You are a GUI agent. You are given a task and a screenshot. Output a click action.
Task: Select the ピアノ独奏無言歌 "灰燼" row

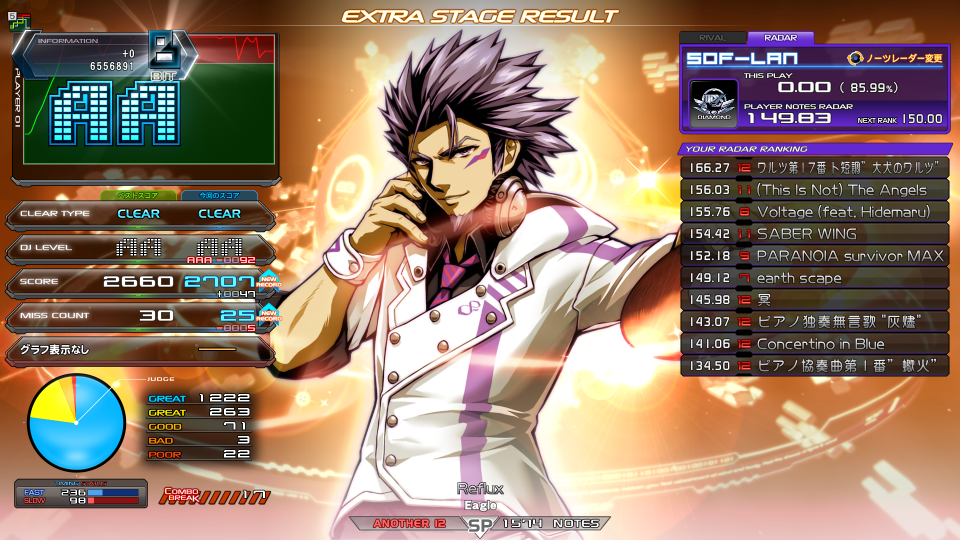tap(814, 322)
